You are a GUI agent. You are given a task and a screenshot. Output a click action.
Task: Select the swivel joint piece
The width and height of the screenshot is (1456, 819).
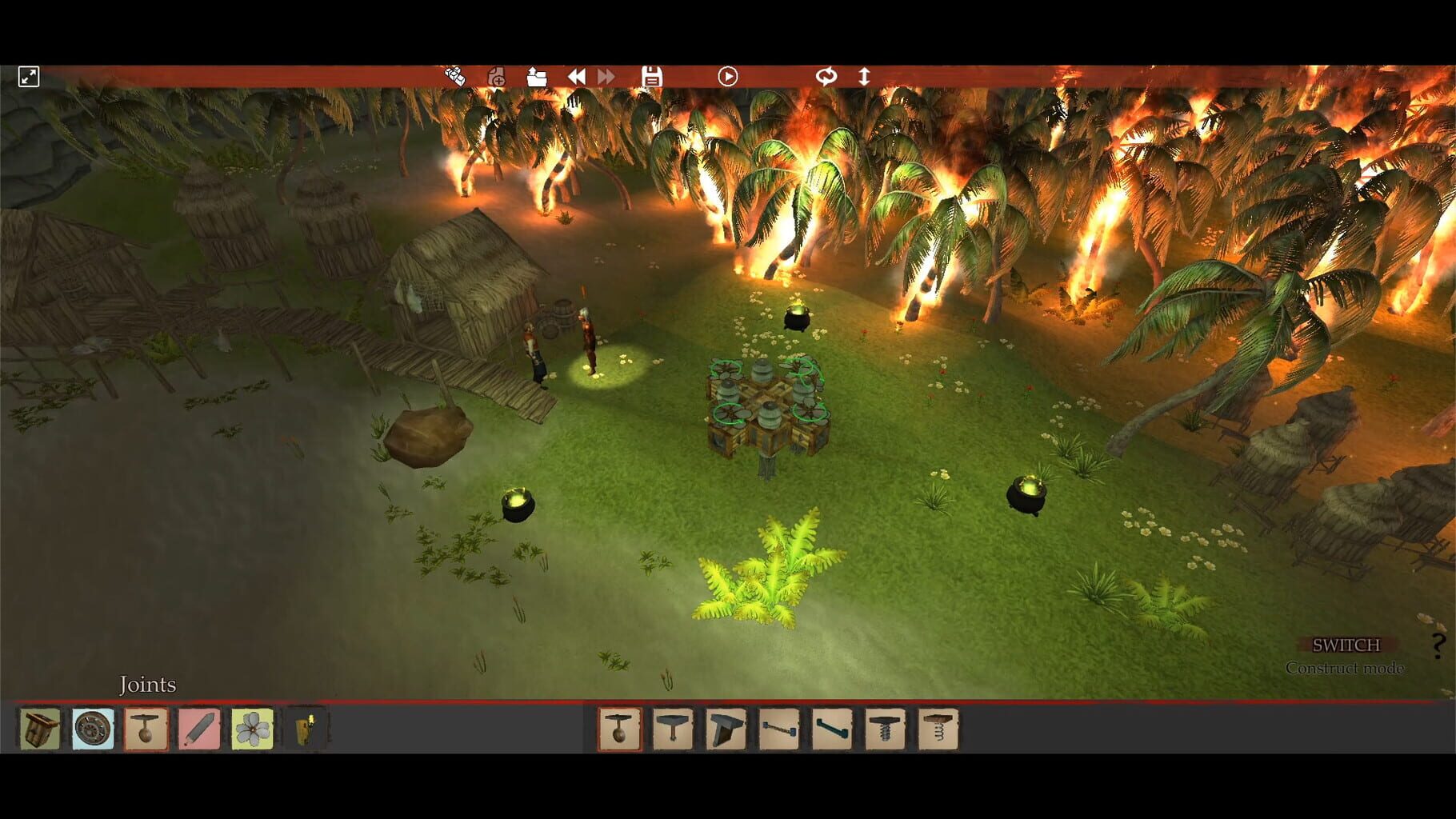tap(673, 730)
